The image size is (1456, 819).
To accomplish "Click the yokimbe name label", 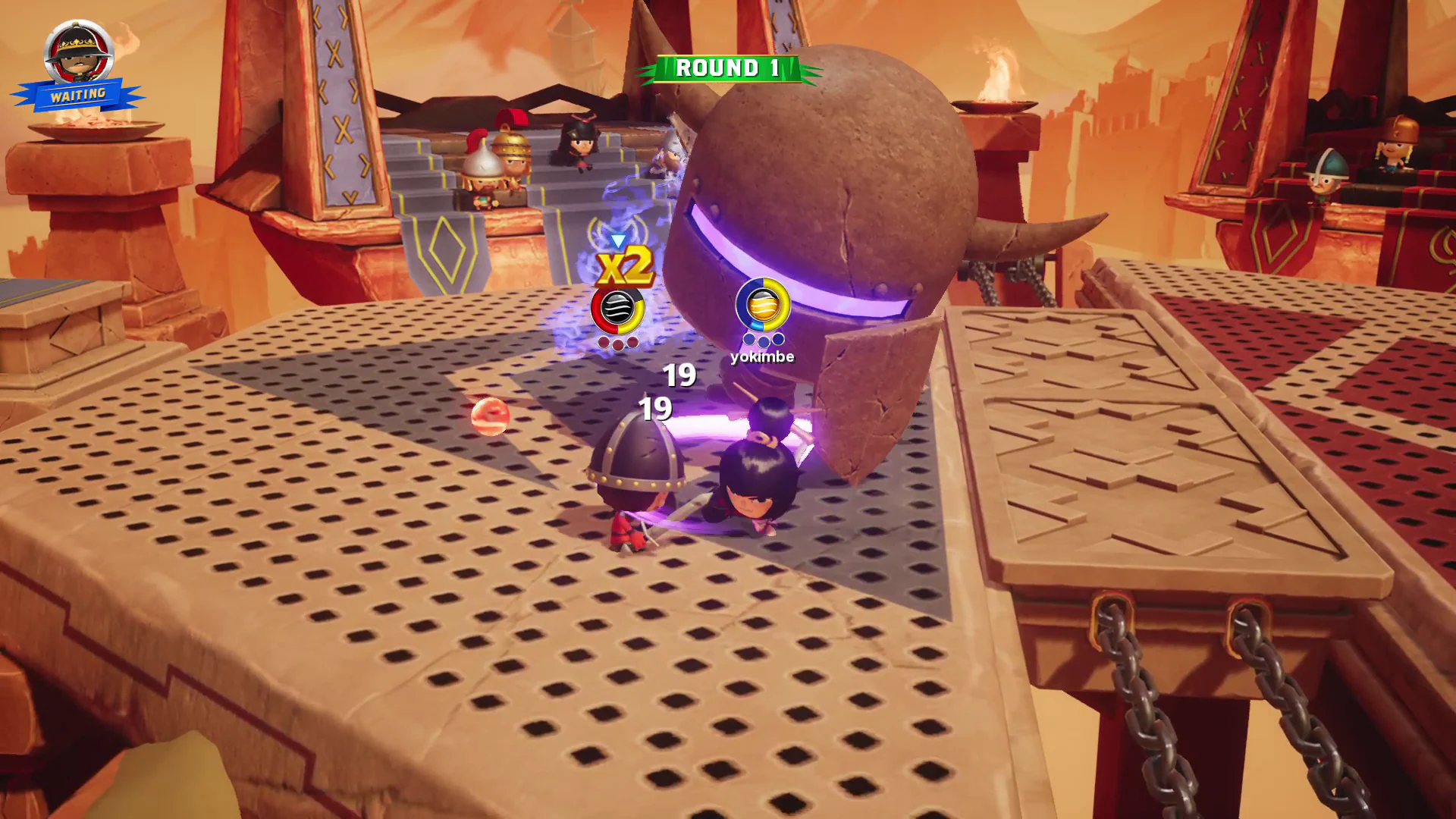I will pyautogui.click(x=761, y=356).
